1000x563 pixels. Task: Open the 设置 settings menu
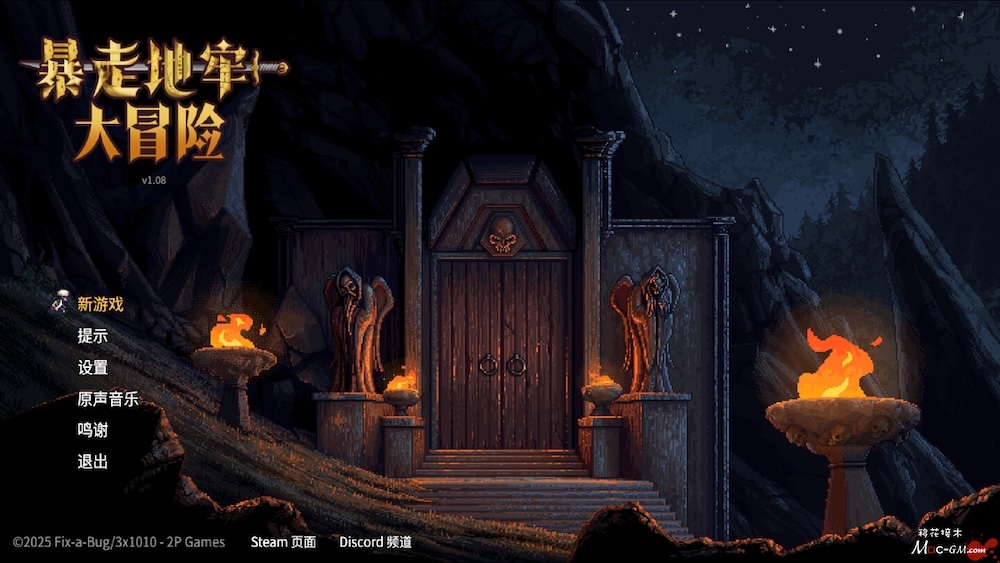point(92,367)
